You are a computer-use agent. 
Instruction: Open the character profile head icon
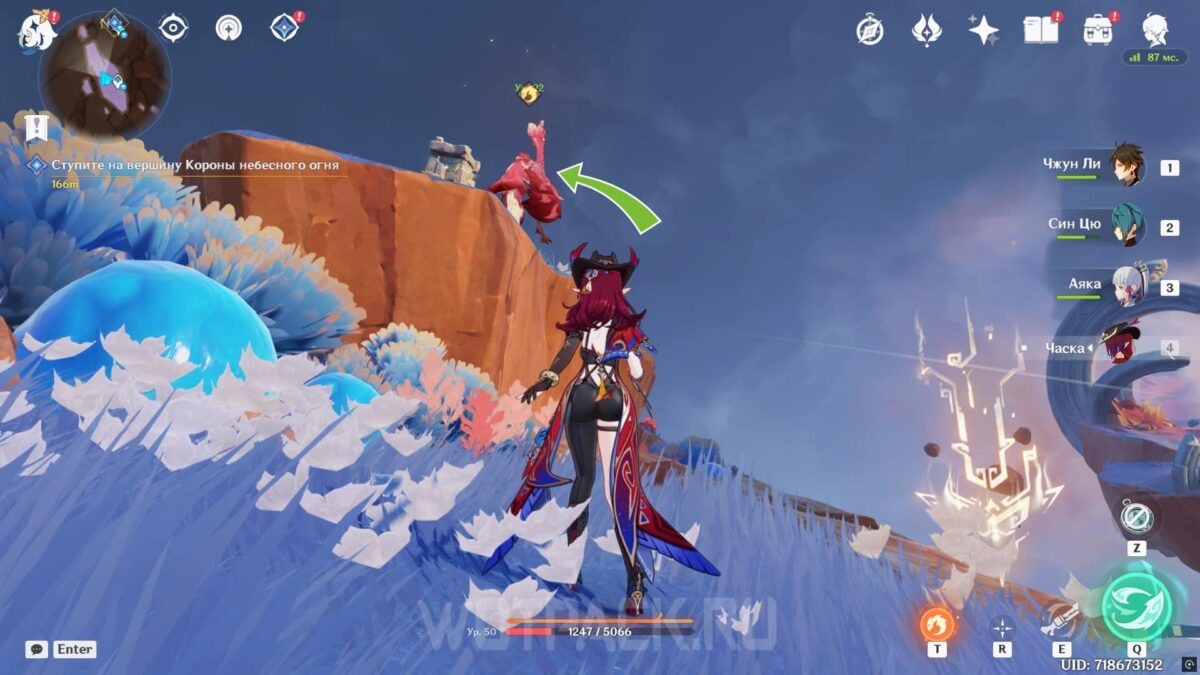pyautogui.click(x=1156, y=30)
